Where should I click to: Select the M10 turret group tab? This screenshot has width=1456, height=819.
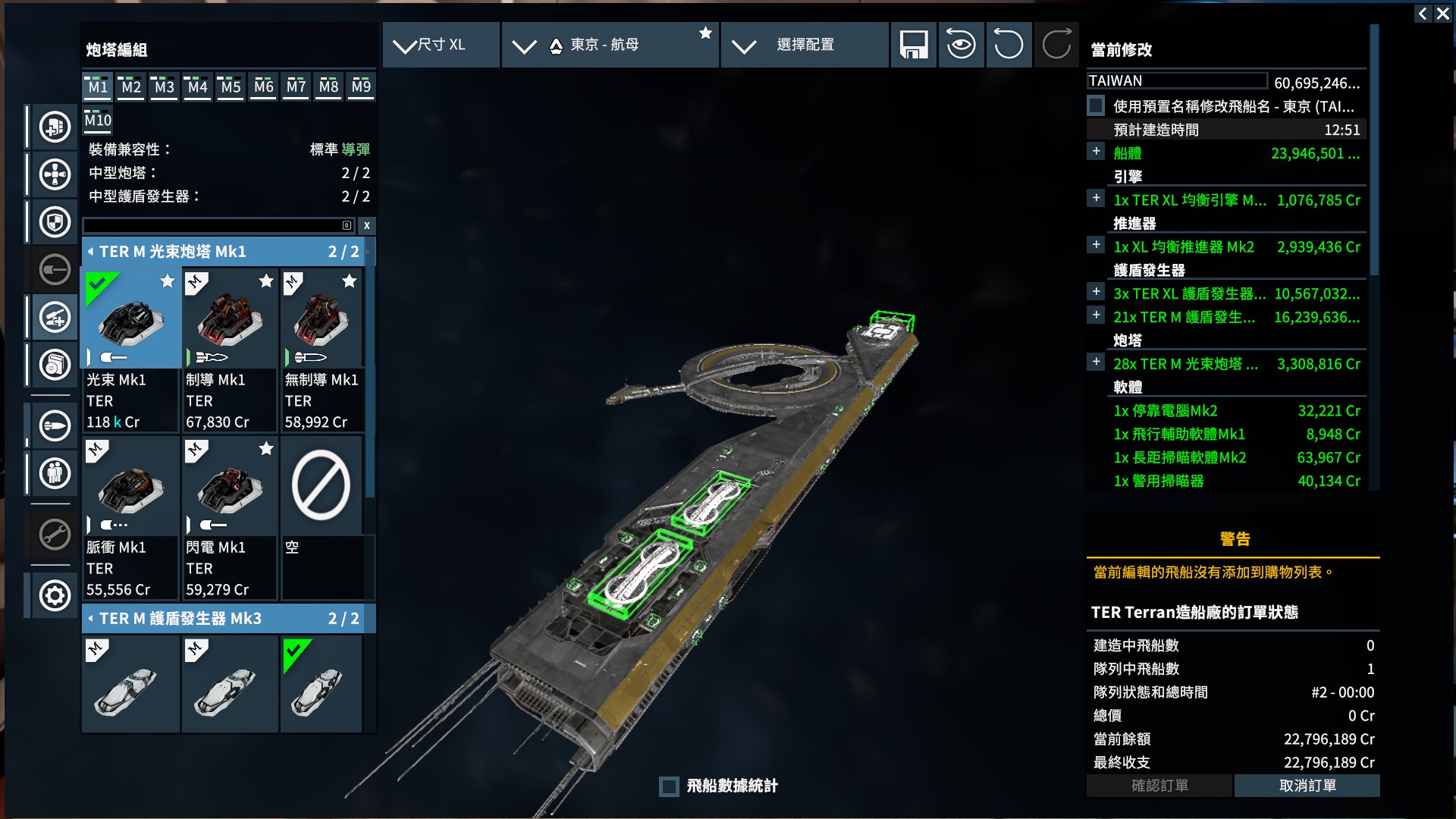(x=98, y=120)
